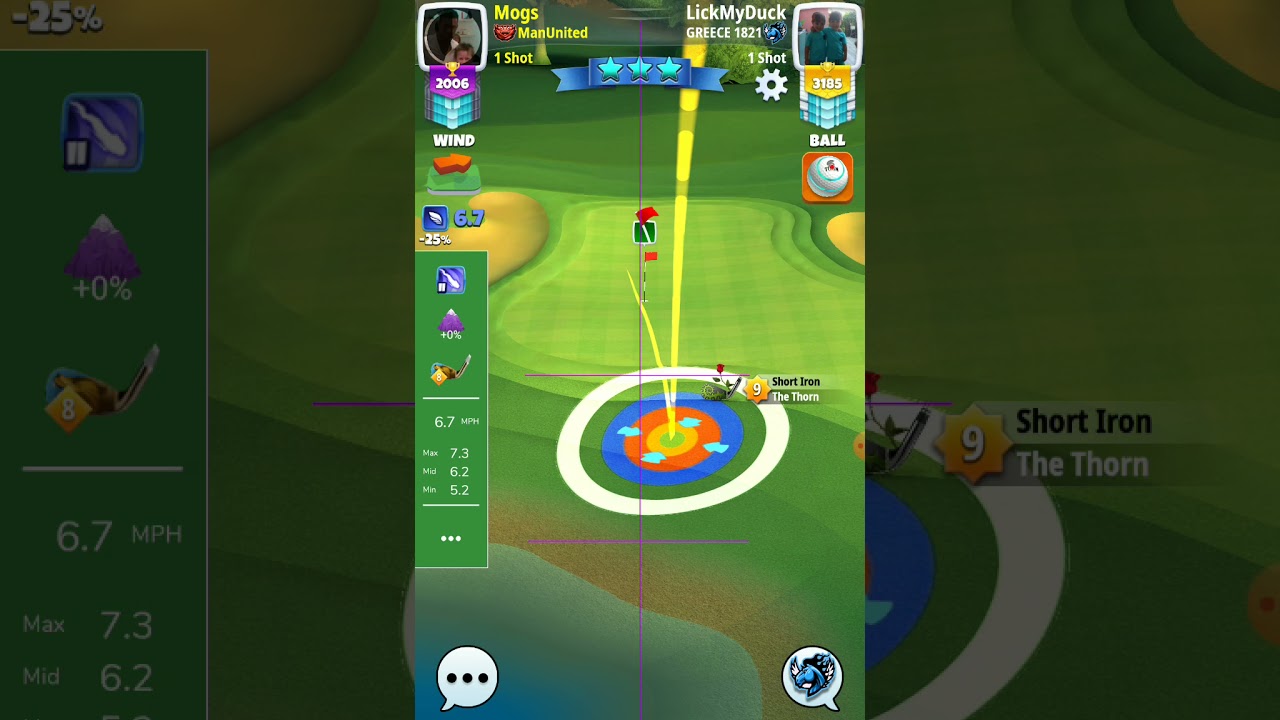
Task: Open the chat speech bubble
Action: click(x=467, y=677)
